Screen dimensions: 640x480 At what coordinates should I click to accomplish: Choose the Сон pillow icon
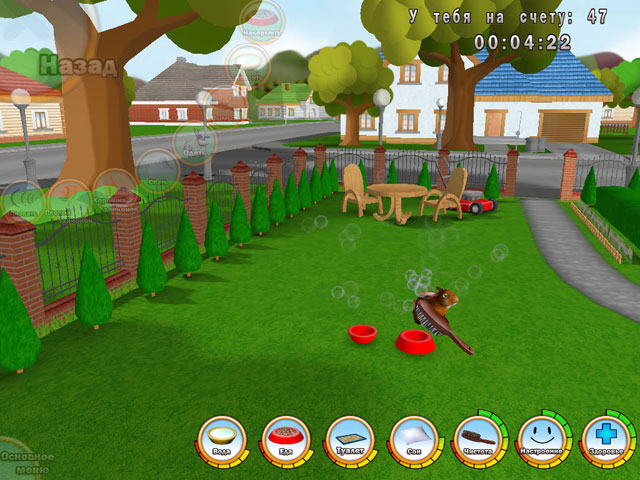413,438
